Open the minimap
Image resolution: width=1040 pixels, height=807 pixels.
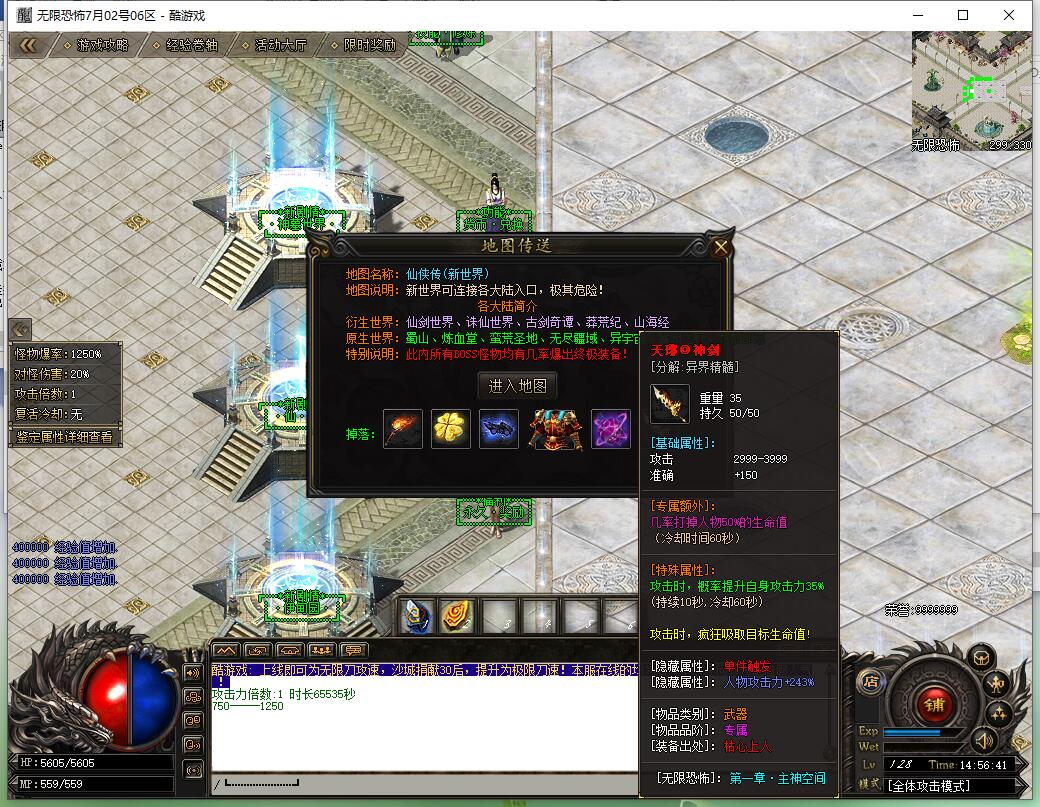pos(971,90)
